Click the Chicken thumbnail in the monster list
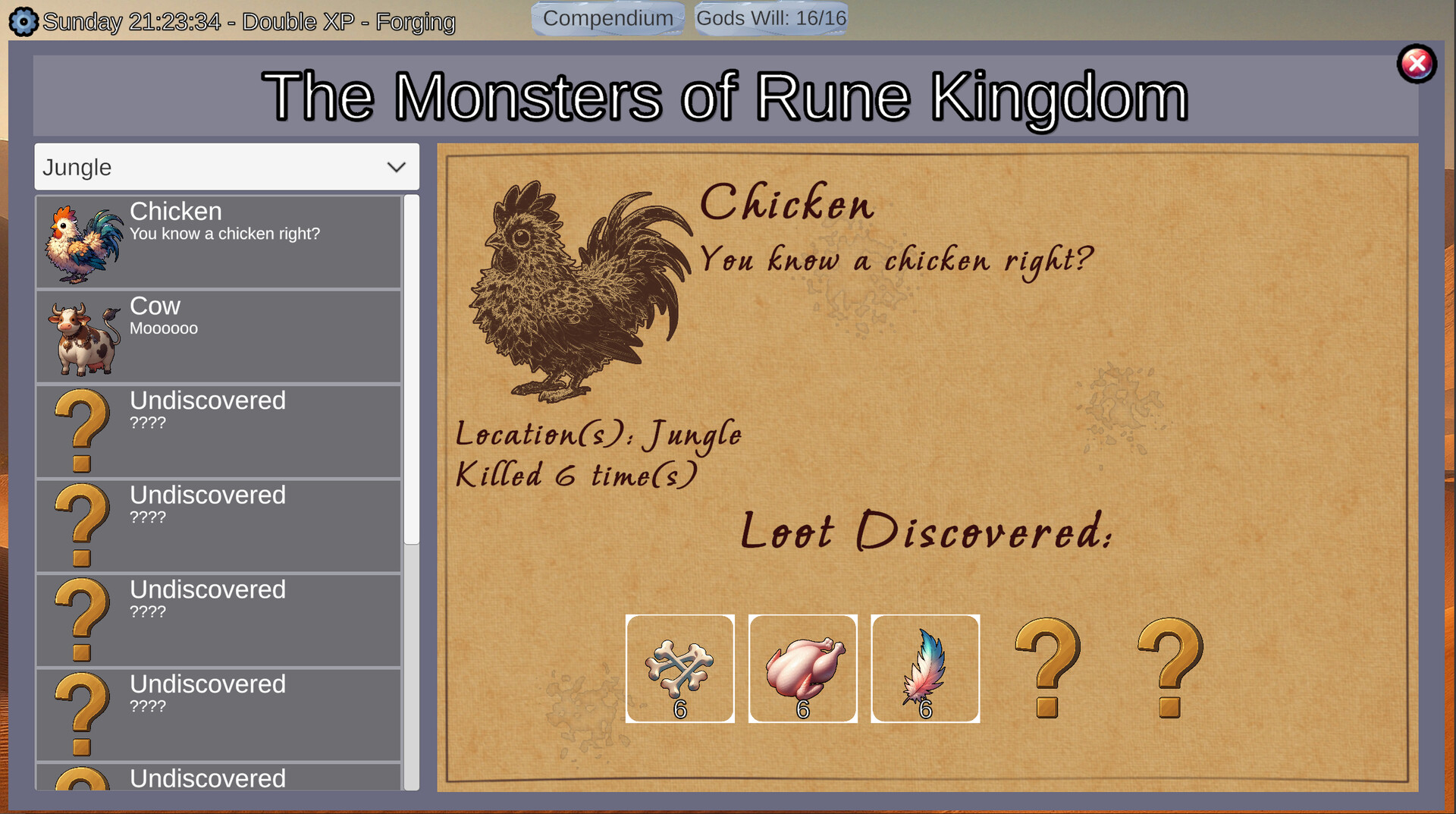1456x814 pixels. [83, 241]
